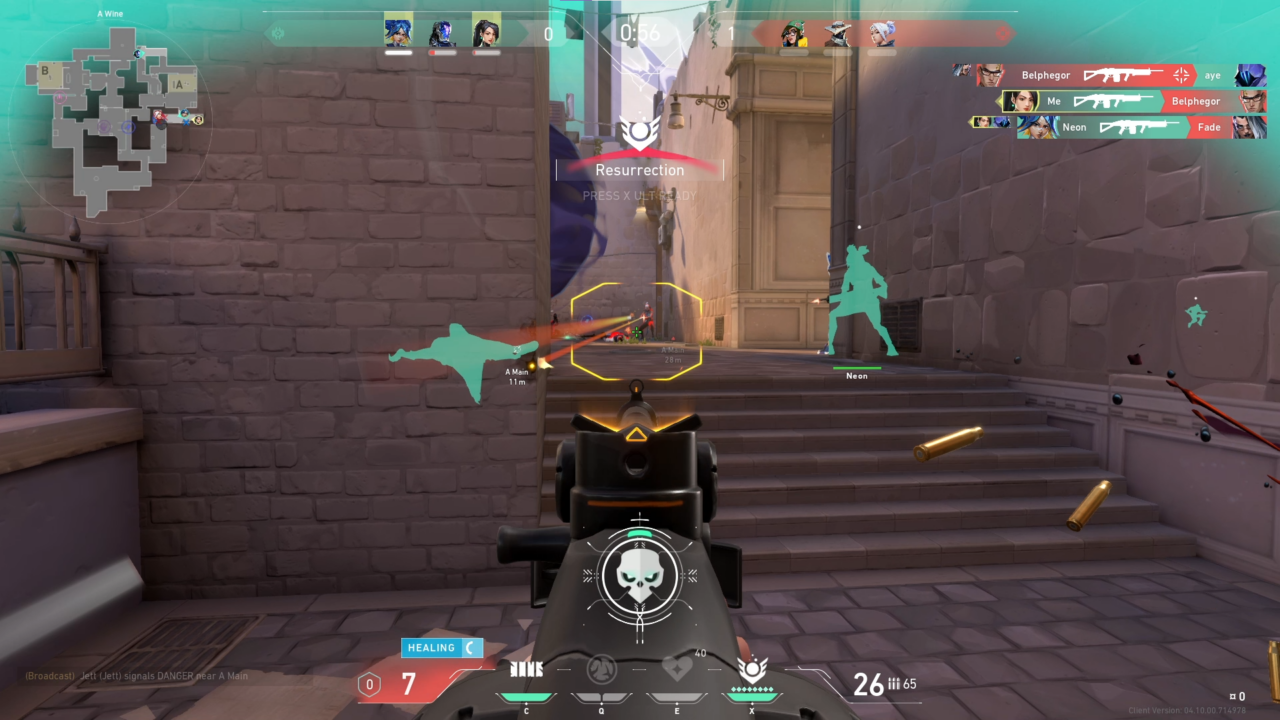This screenshot has height=720, width=1280.
Task: Click the headshot crosshair icon beside aye
Action: [x=1183, y=75]
